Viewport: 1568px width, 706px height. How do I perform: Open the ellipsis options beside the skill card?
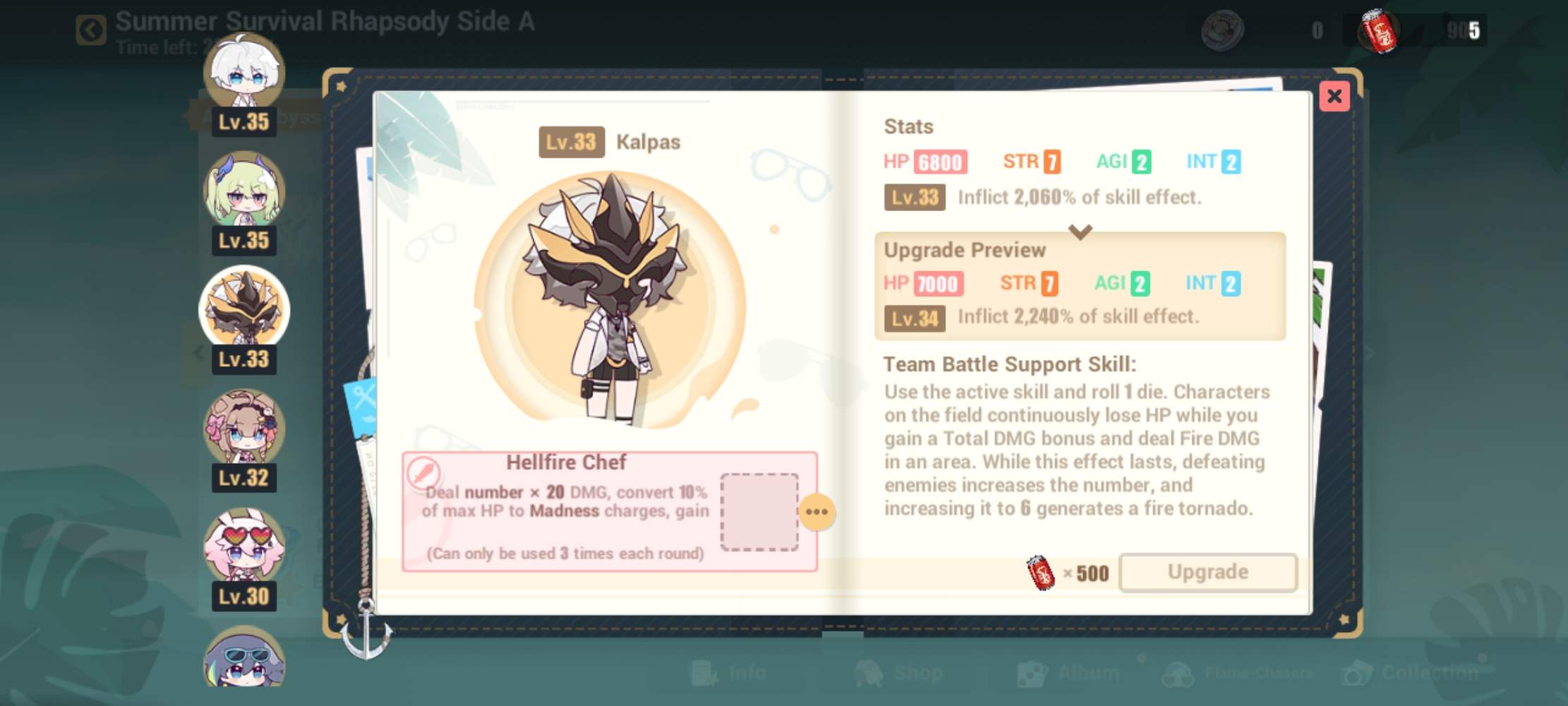click(818, 513)
